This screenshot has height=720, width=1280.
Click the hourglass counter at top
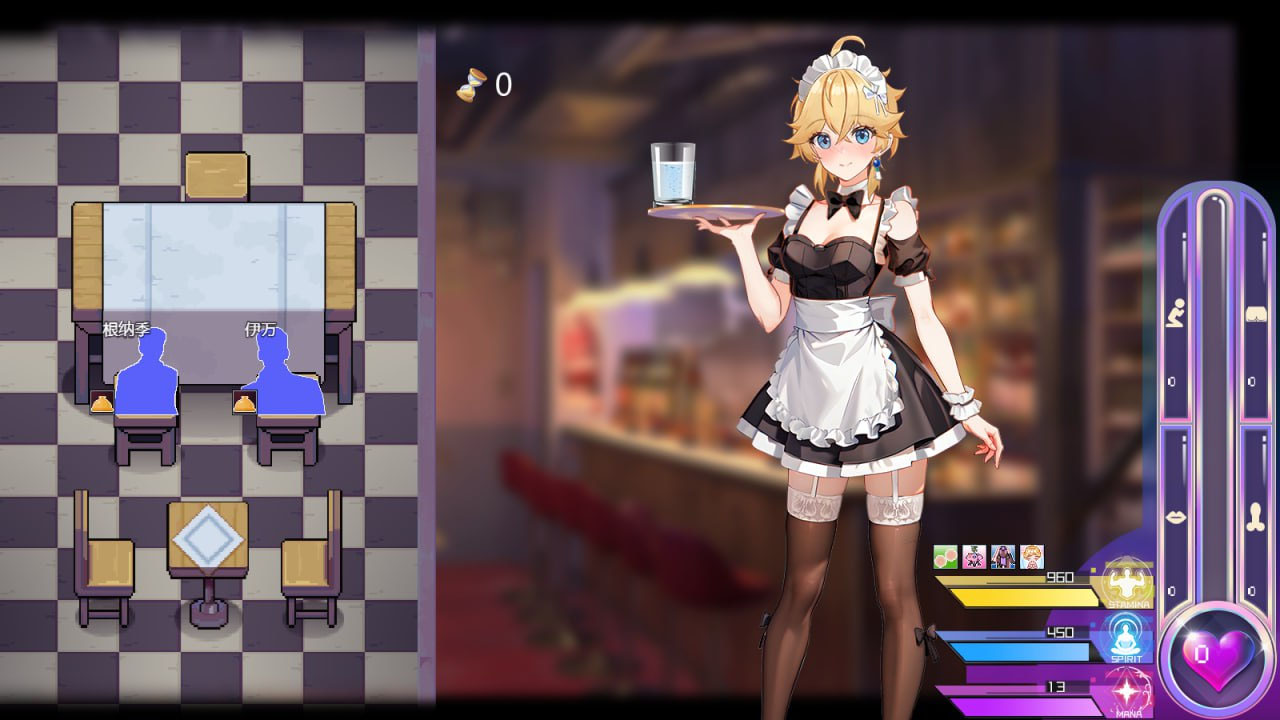coord(487,84)
